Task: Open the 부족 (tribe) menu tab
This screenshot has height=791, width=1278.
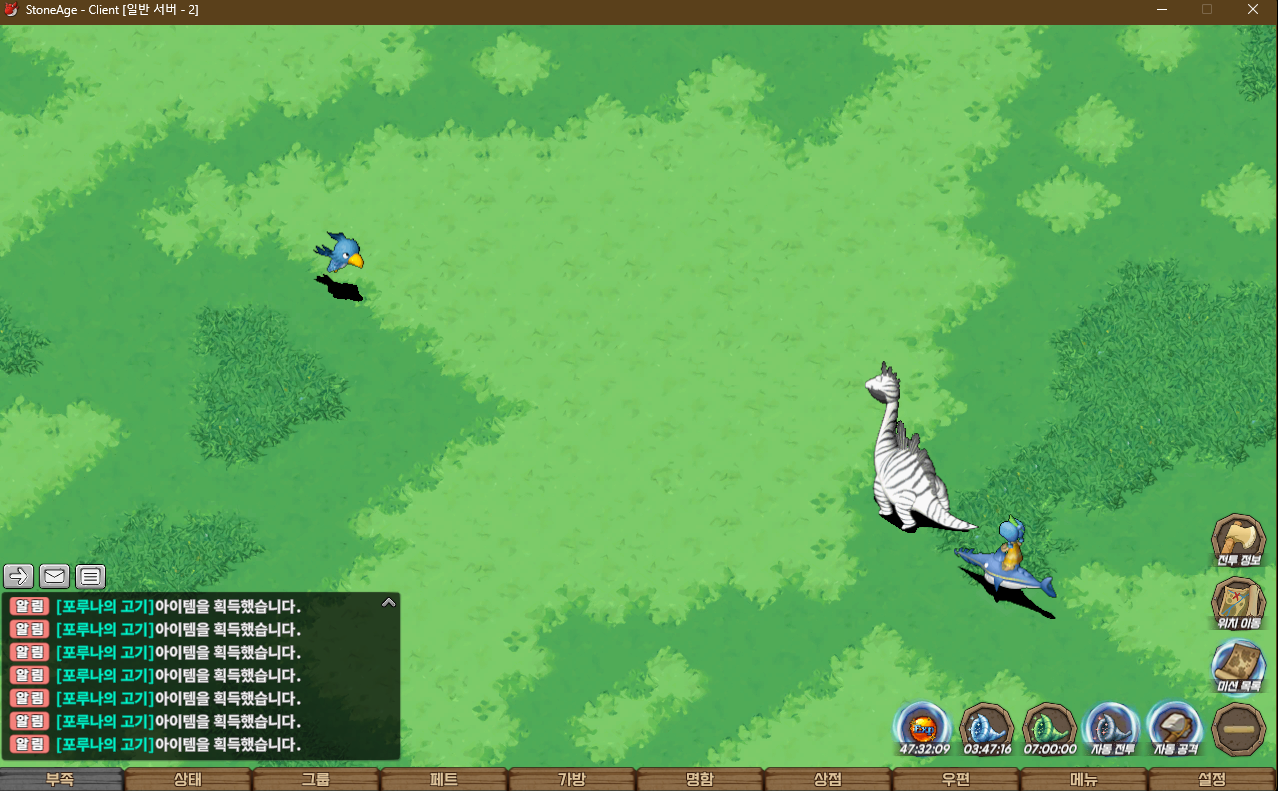Action: click(61, 779)
